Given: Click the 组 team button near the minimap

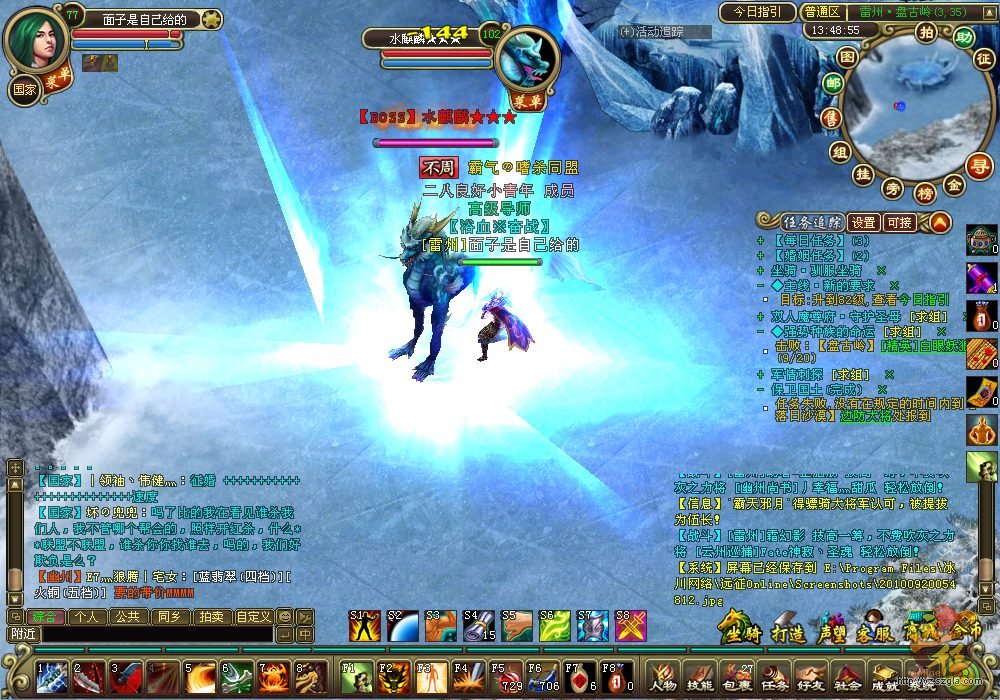Looking at the screenshot, I should pos(839,151).
